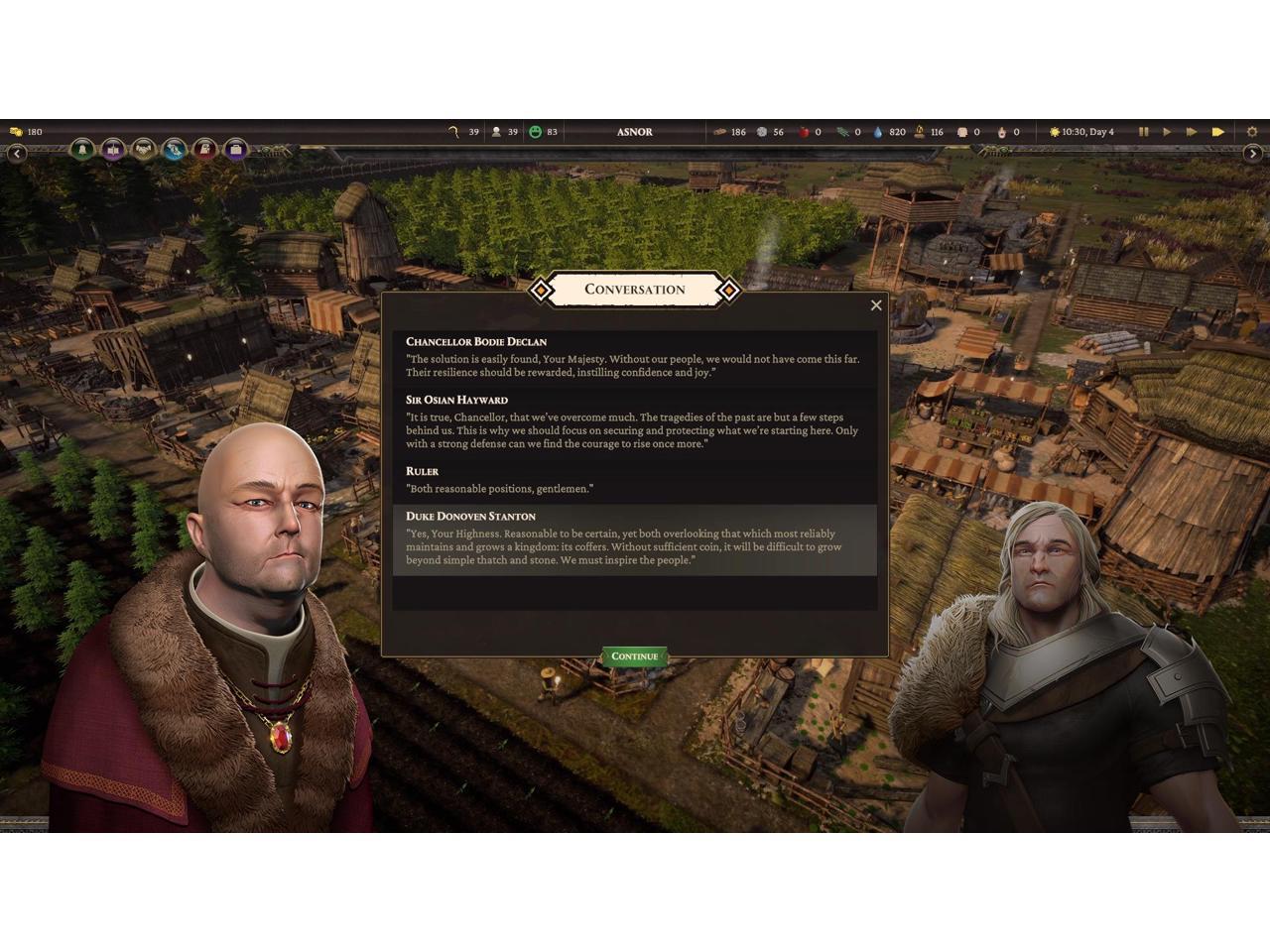Open the settings gear menu

(x=1252, y=132)
